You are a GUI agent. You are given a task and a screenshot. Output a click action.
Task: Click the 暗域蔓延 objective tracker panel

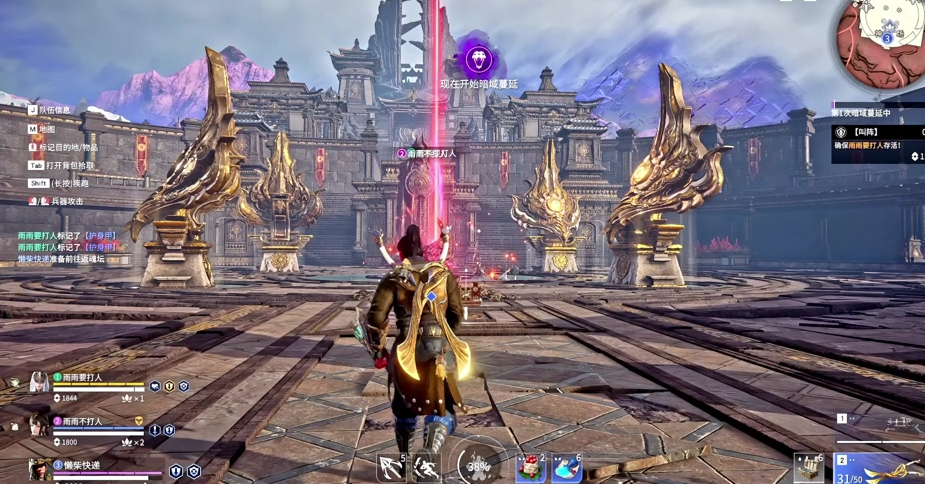(x=877, y=136)
